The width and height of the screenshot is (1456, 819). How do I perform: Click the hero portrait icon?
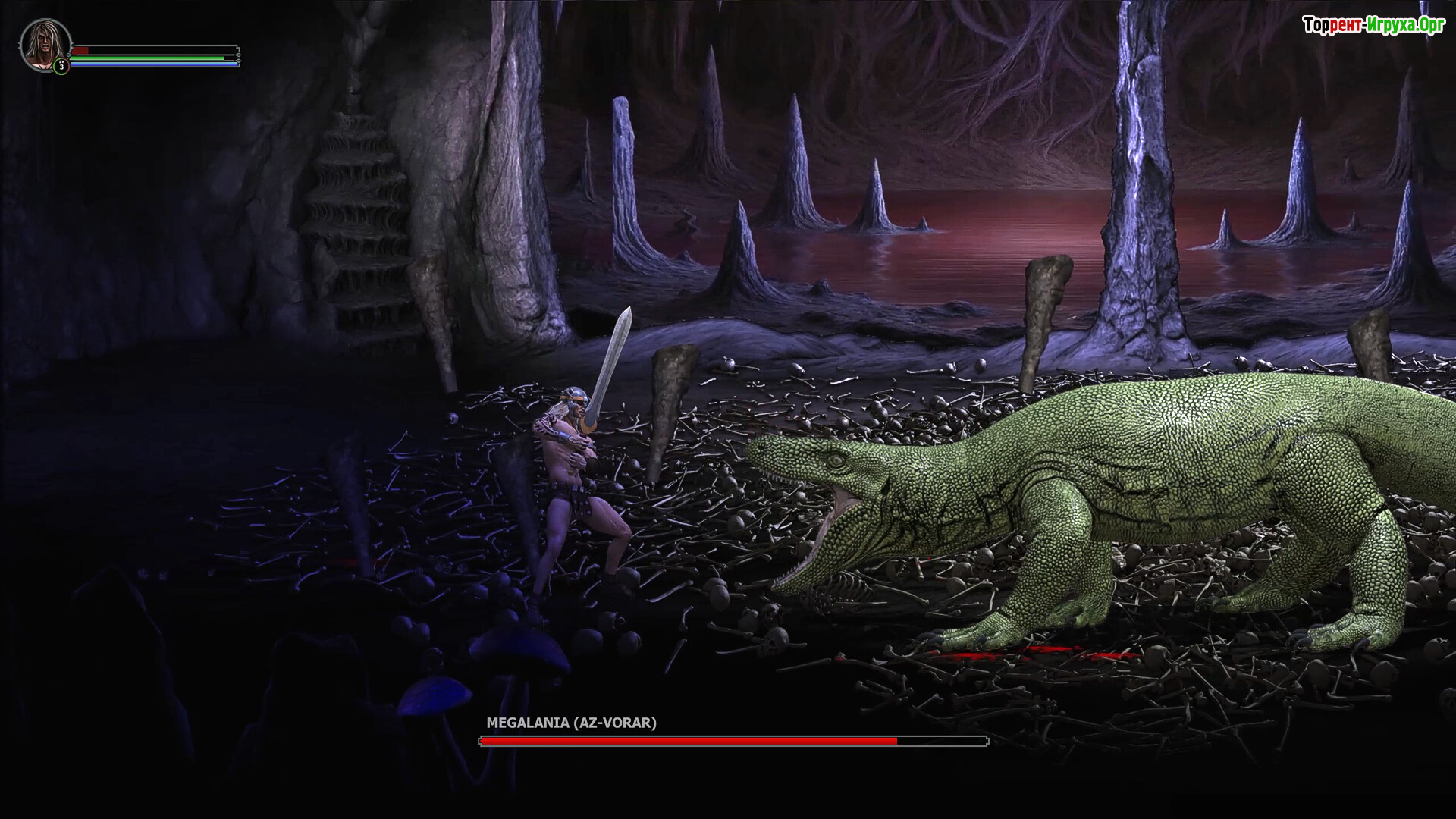tap(44, 44)
